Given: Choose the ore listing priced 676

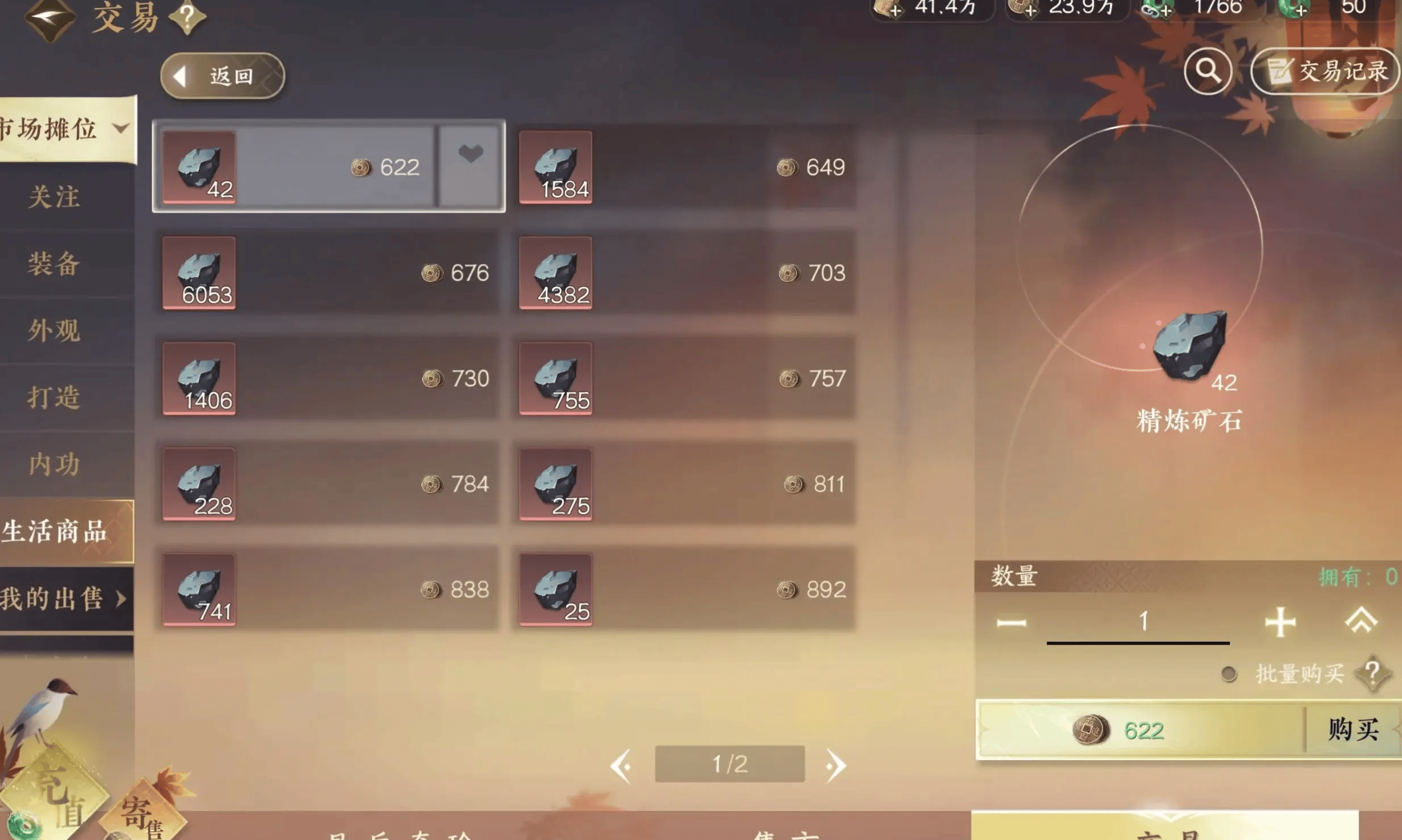Looking at the screenshot, I should (x=328, y=273).
